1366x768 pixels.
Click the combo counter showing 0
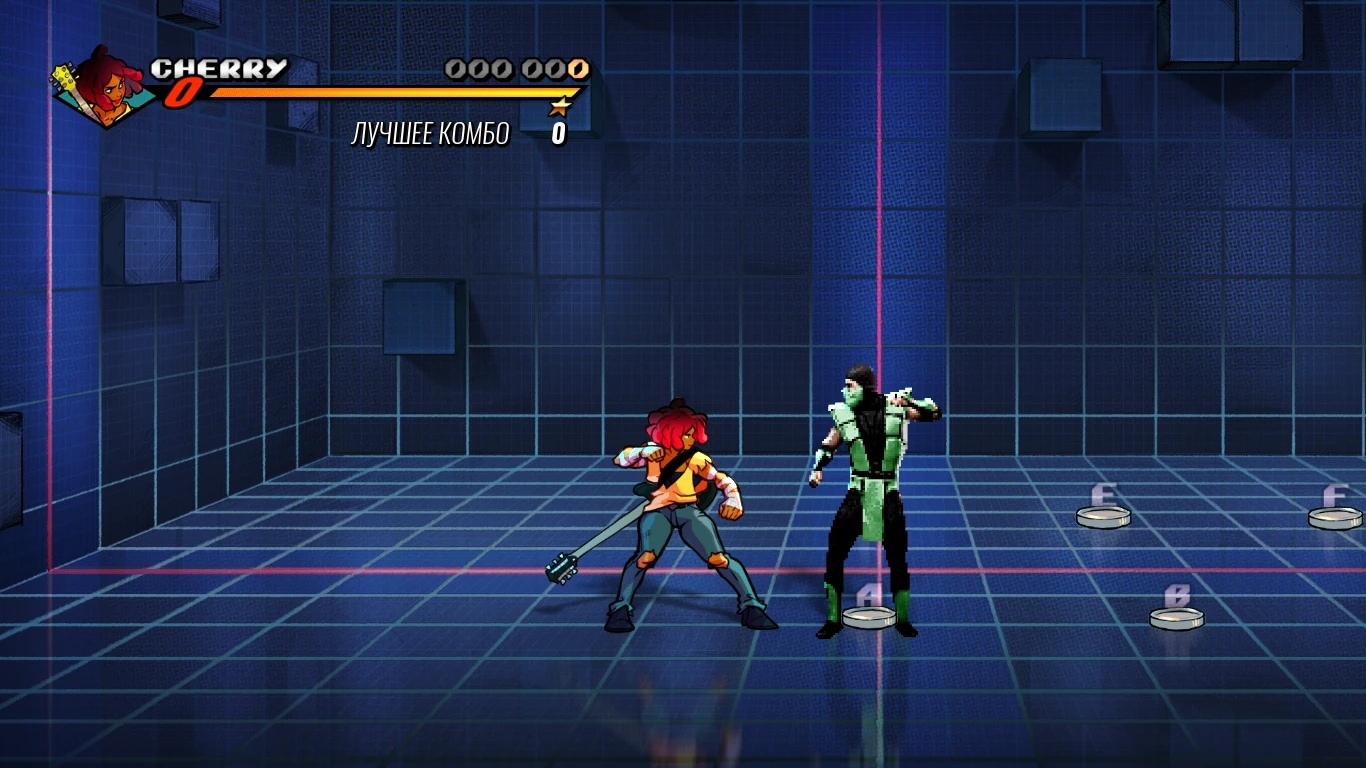click(557, 133)
